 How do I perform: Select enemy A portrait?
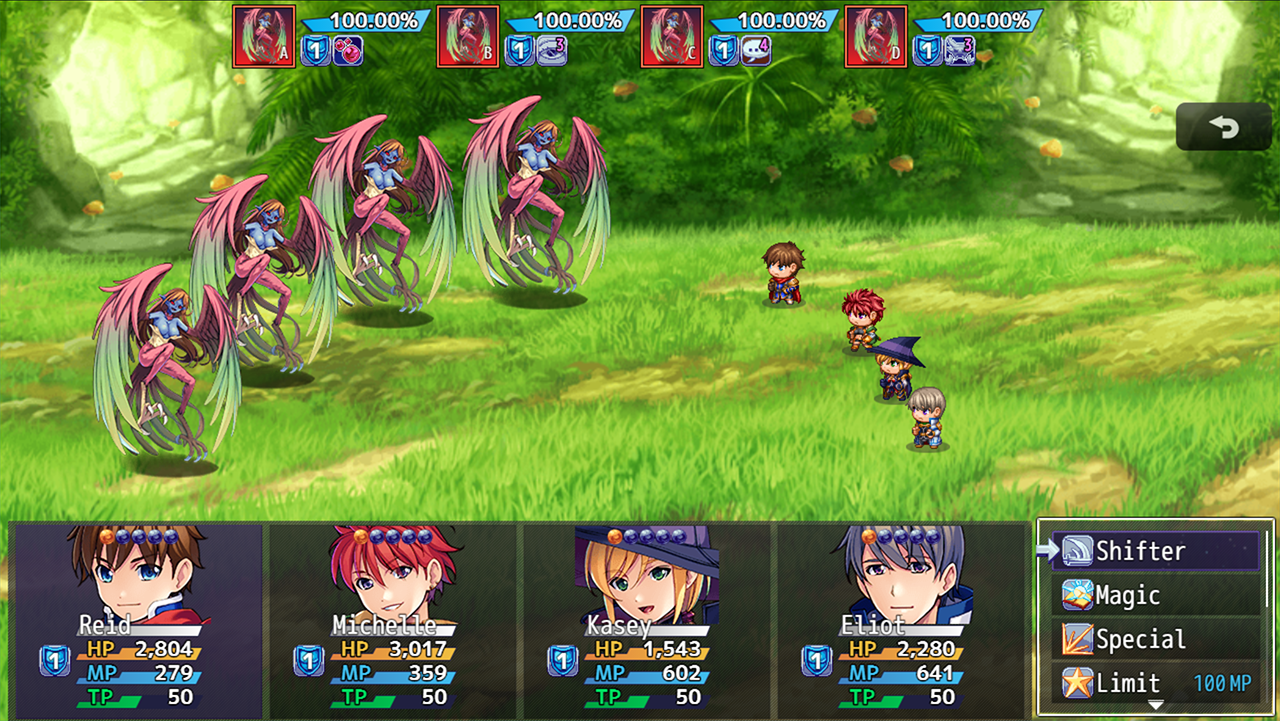264,37
